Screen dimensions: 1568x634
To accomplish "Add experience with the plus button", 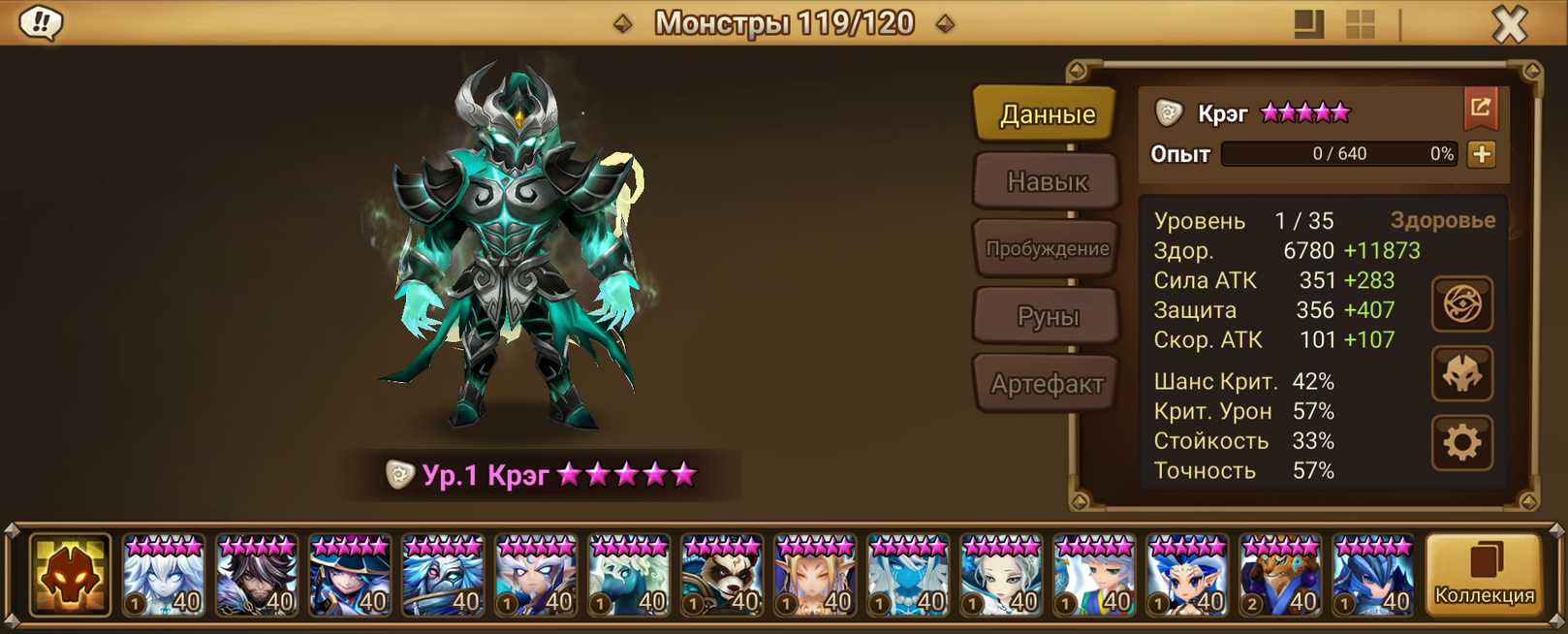I will 1481,154.
